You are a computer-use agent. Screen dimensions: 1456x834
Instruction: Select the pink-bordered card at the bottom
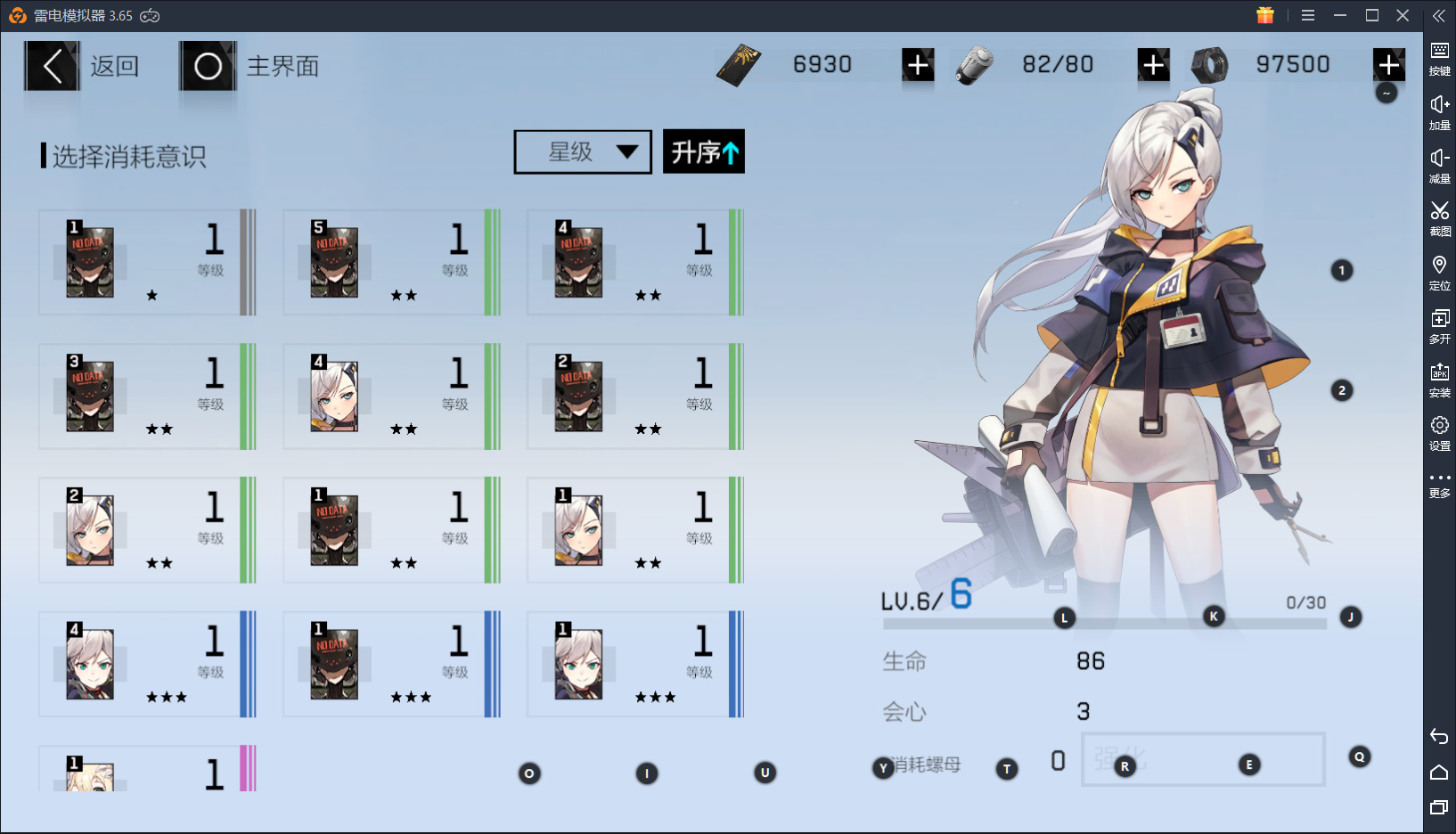click(x=147, y=770)
